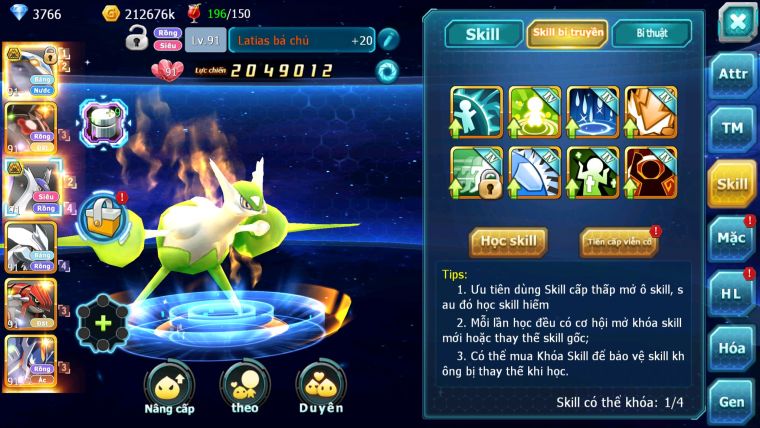Edit the name Latias bá chủ with pencil

click(x=389, y=40)
